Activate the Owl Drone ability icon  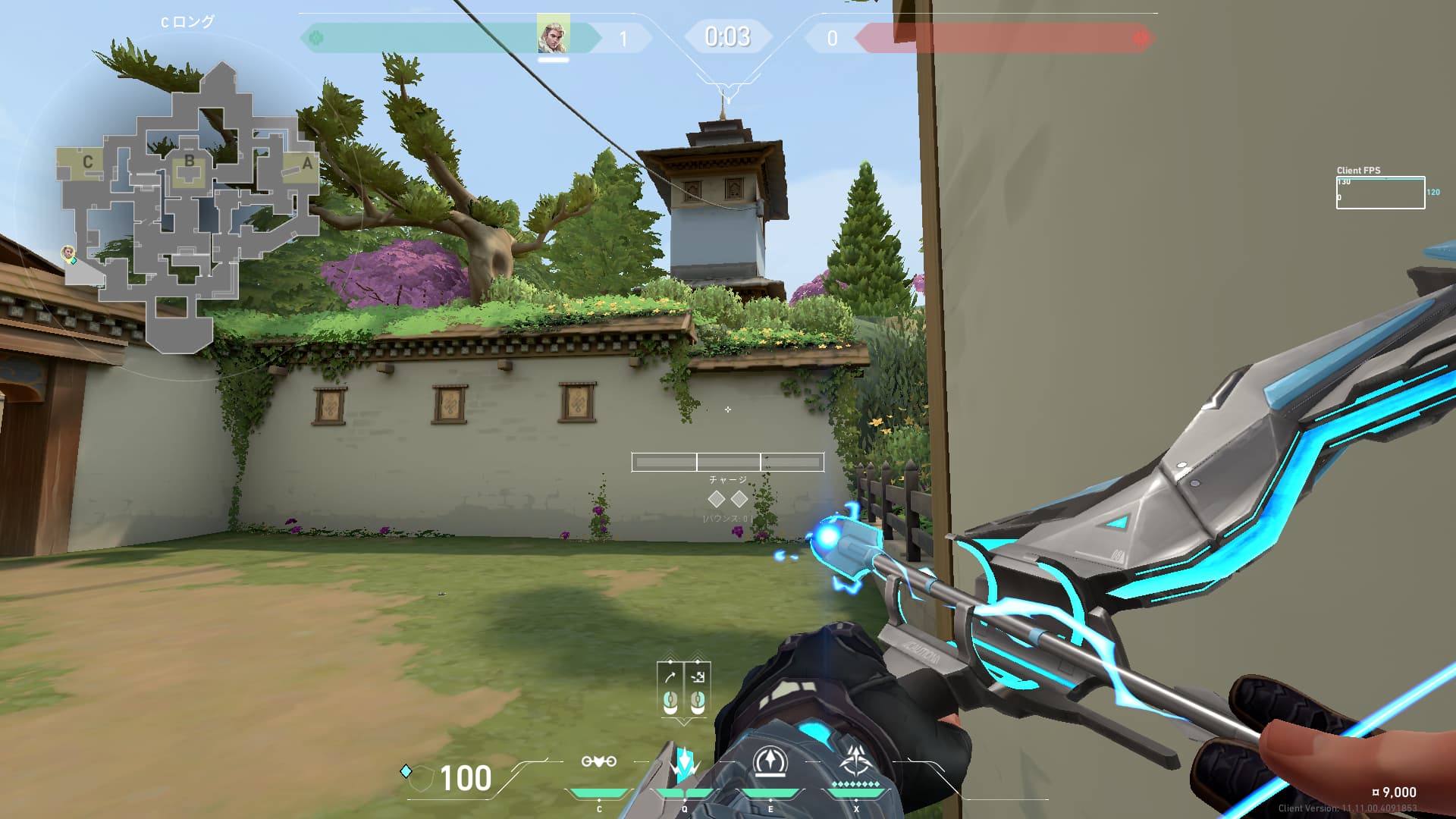pos(598,762)
